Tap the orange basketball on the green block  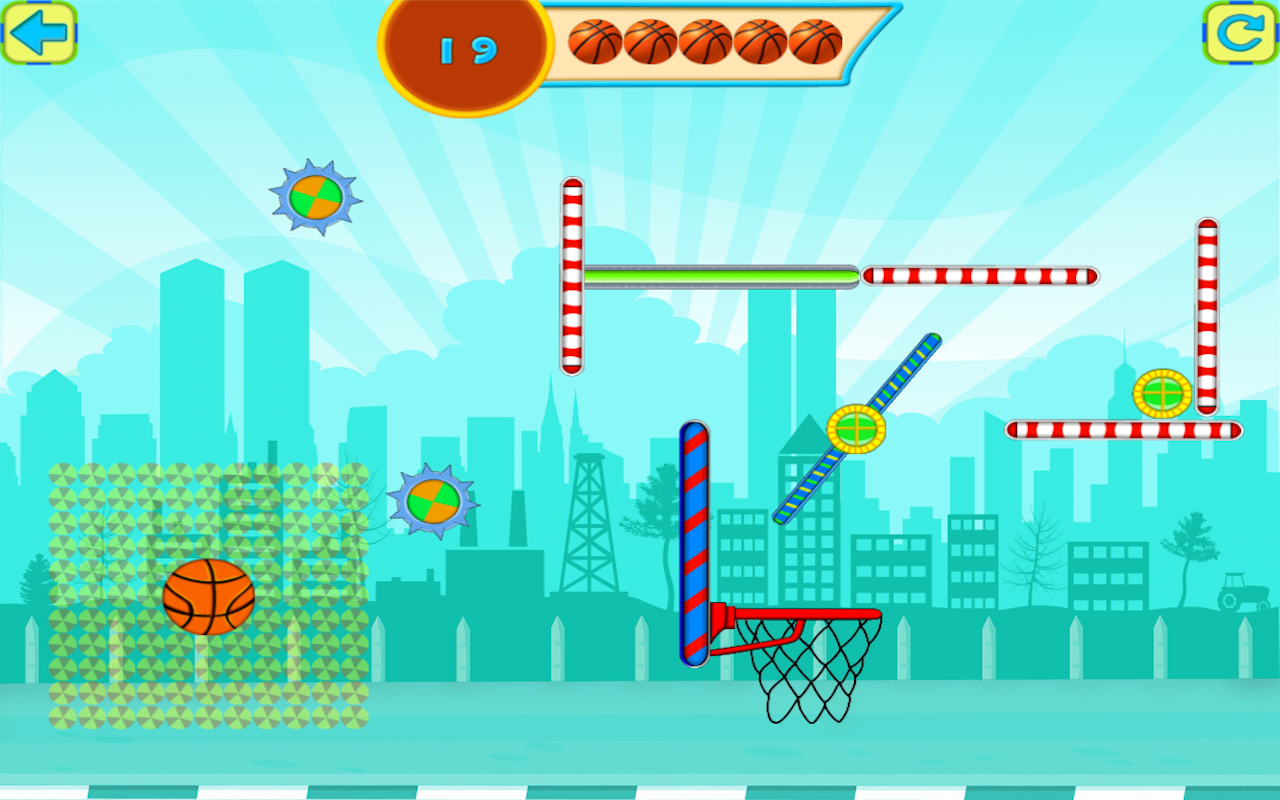click(x=208, y=599)
